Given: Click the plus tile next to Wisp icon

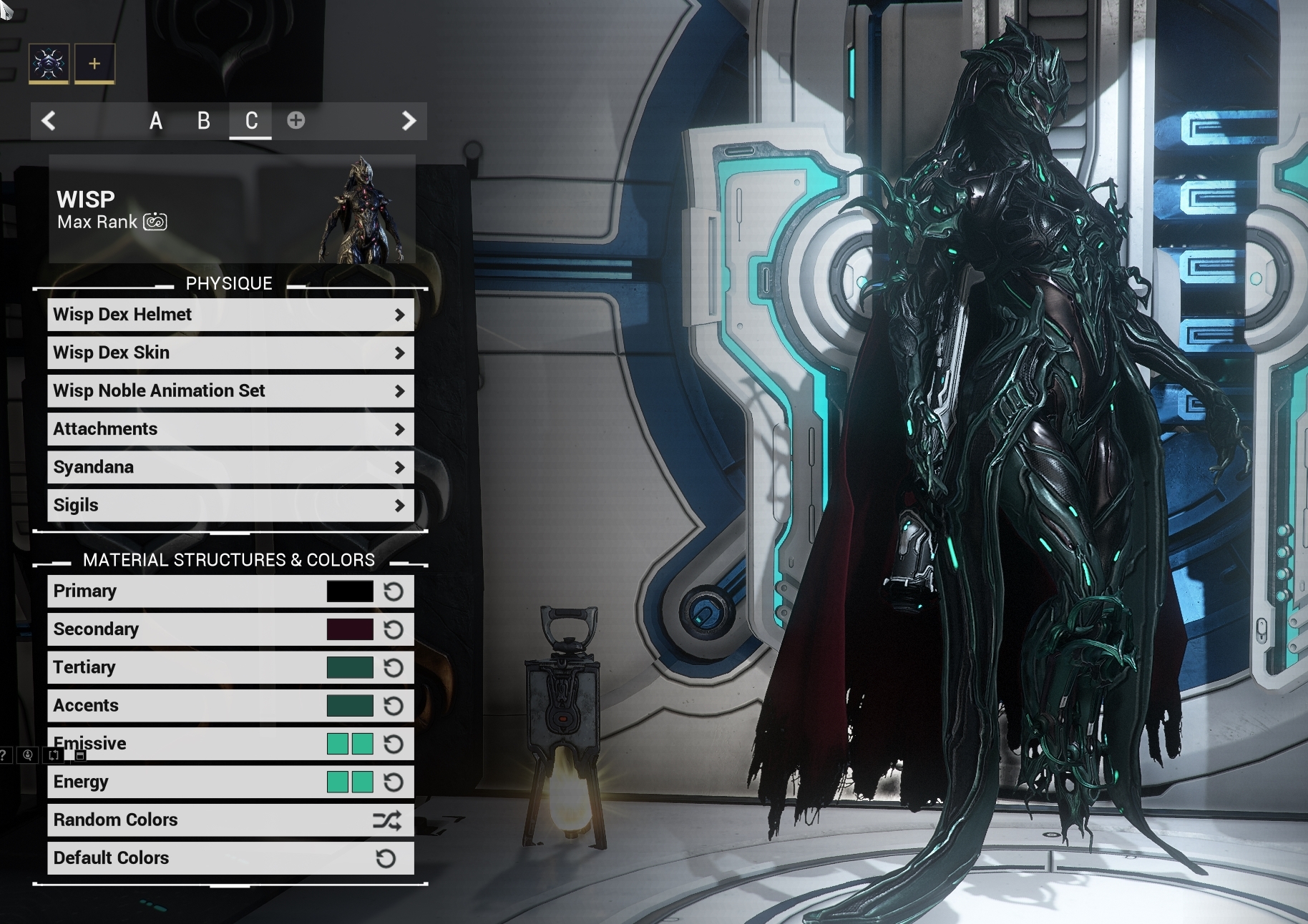Looking at the screenshot, I should (94, 64).
